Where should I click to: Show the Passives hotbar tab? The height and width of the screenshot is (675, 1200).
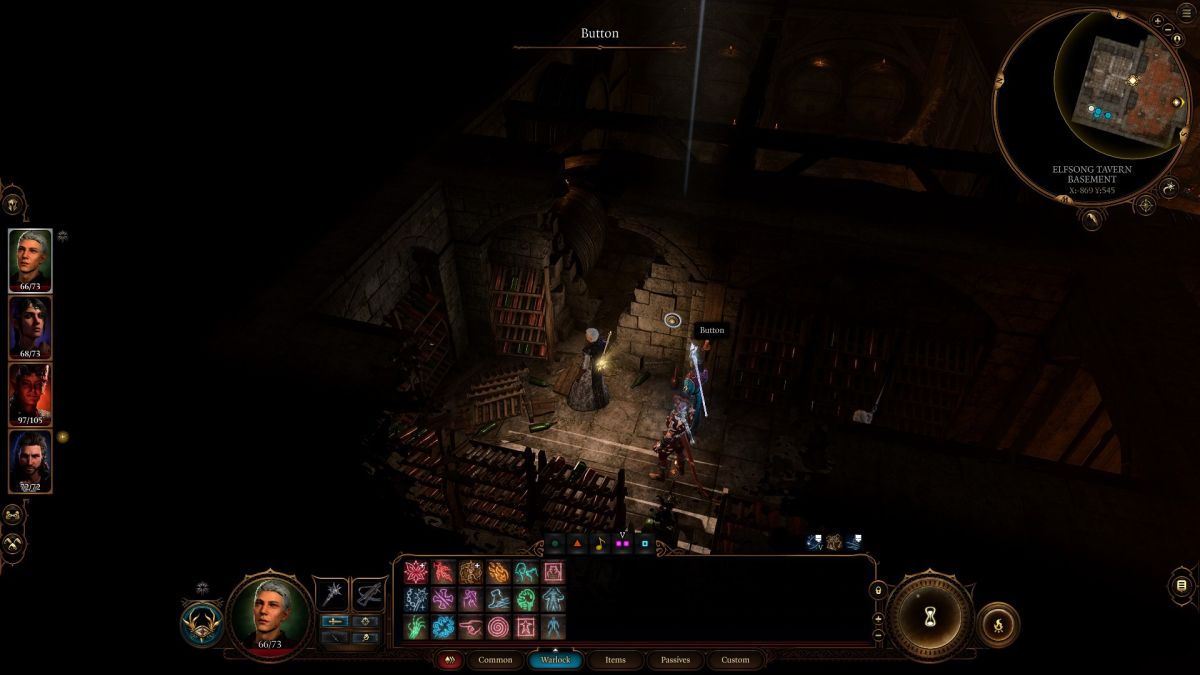click(675, 660)
